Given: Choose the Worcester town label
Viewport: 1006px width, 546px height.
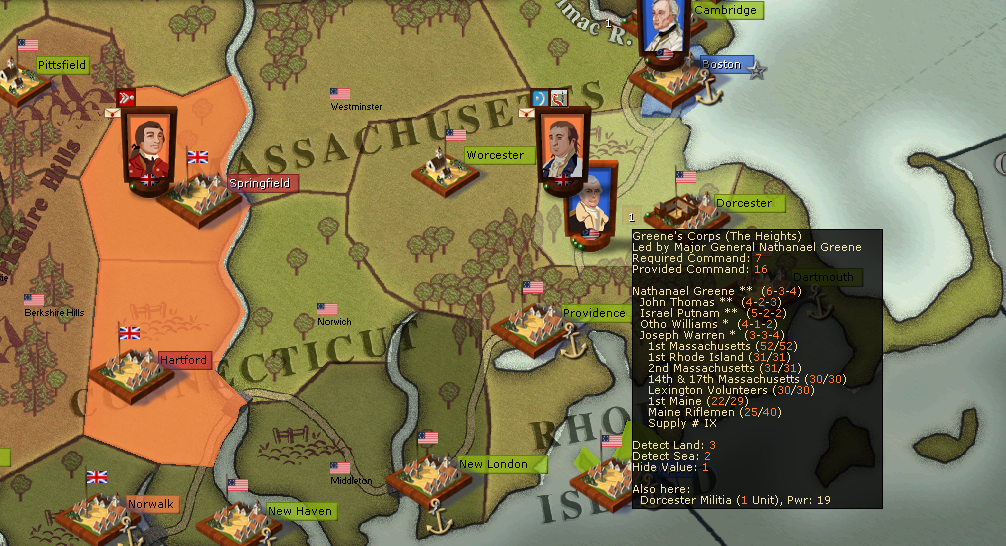Looking at the screenshot, I should tap(495, 155).
